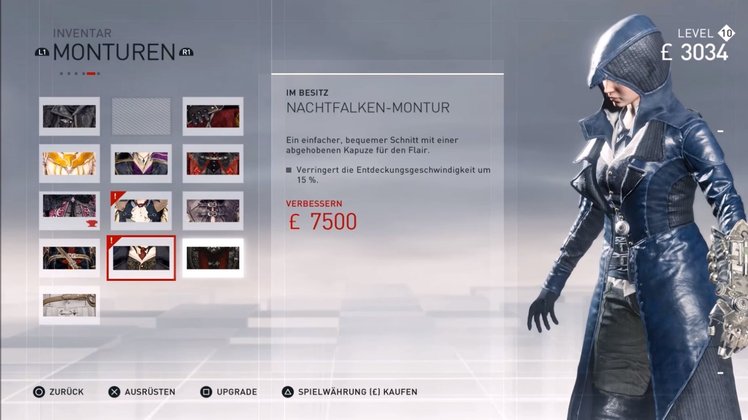The height and width of the screenshot is (420, 748).
Task: Click the Zurück back option
Action: click(x=57, y=392)
